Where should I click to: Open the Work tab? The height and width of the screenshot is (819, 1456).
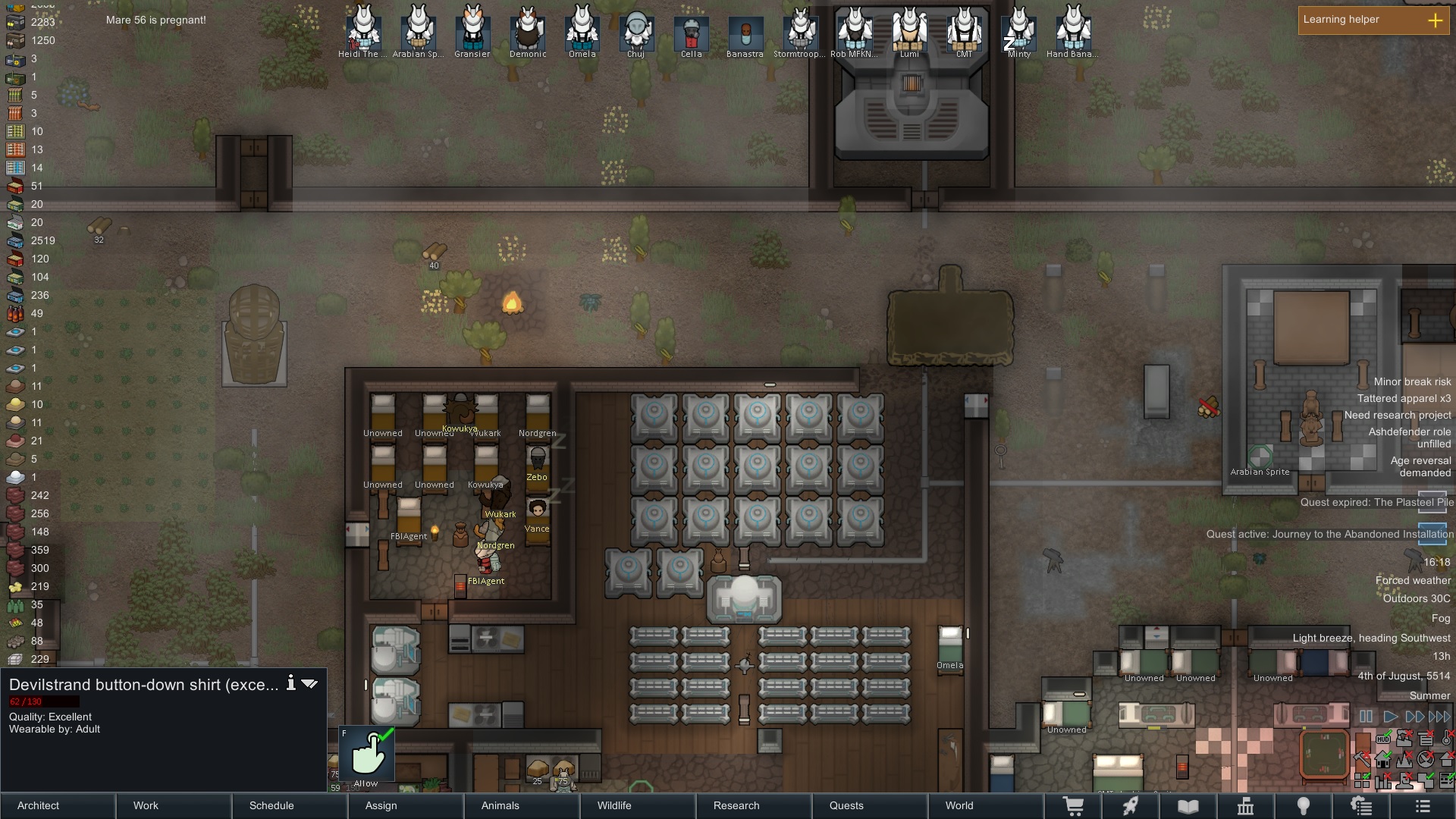click(x=174, y=805)
